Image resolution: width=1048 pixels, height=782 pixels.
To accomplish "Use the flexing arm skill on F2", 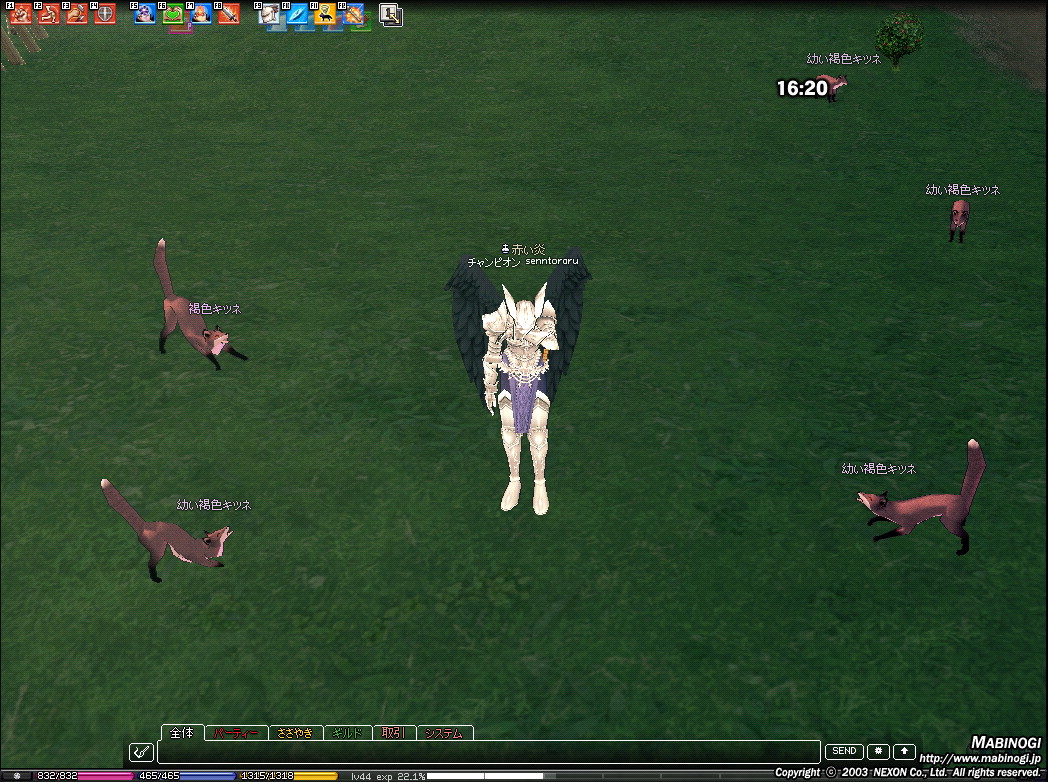I will [50, 15].
